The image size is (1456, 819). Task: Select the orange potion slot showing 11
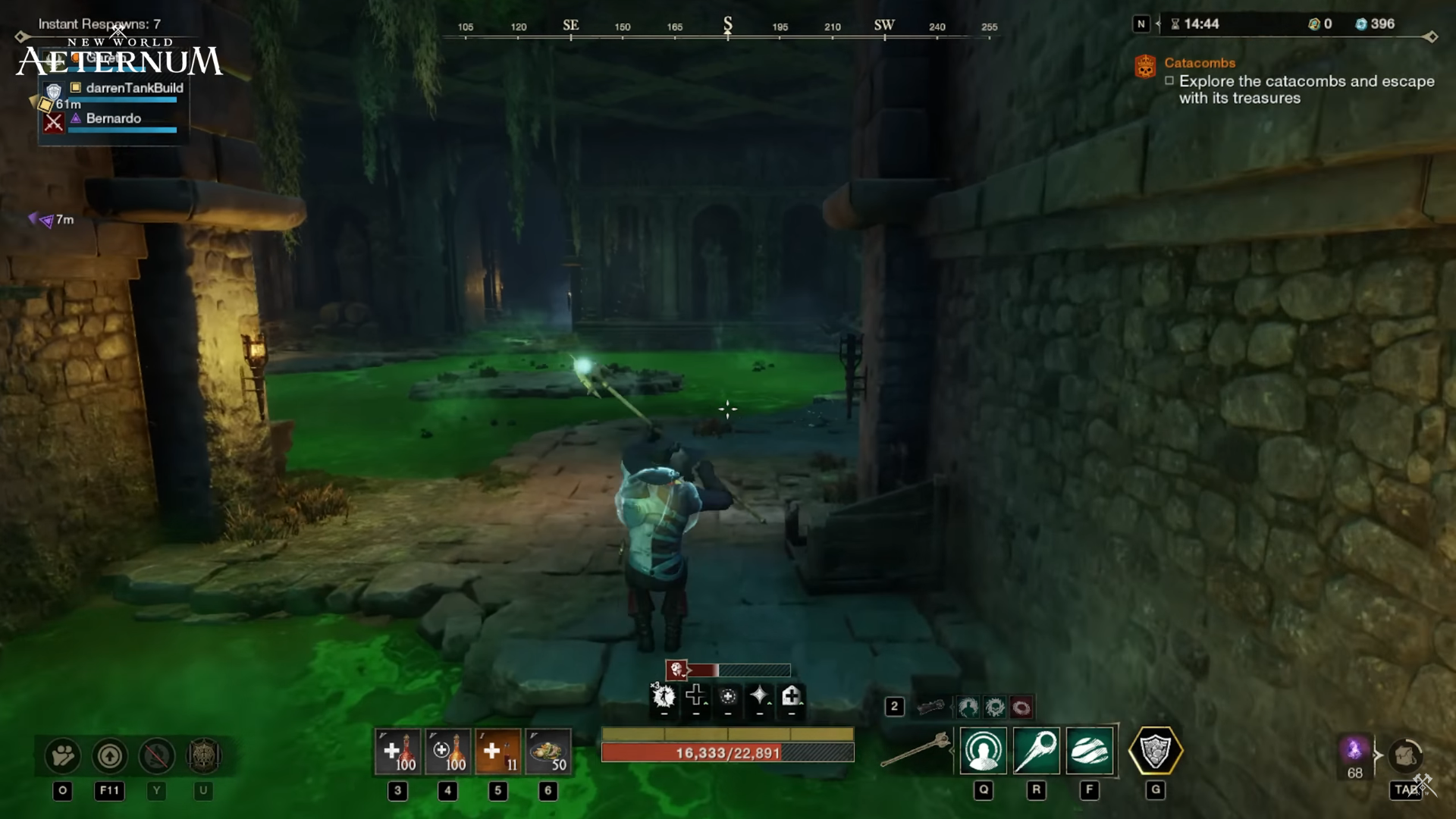coord(497,752)
